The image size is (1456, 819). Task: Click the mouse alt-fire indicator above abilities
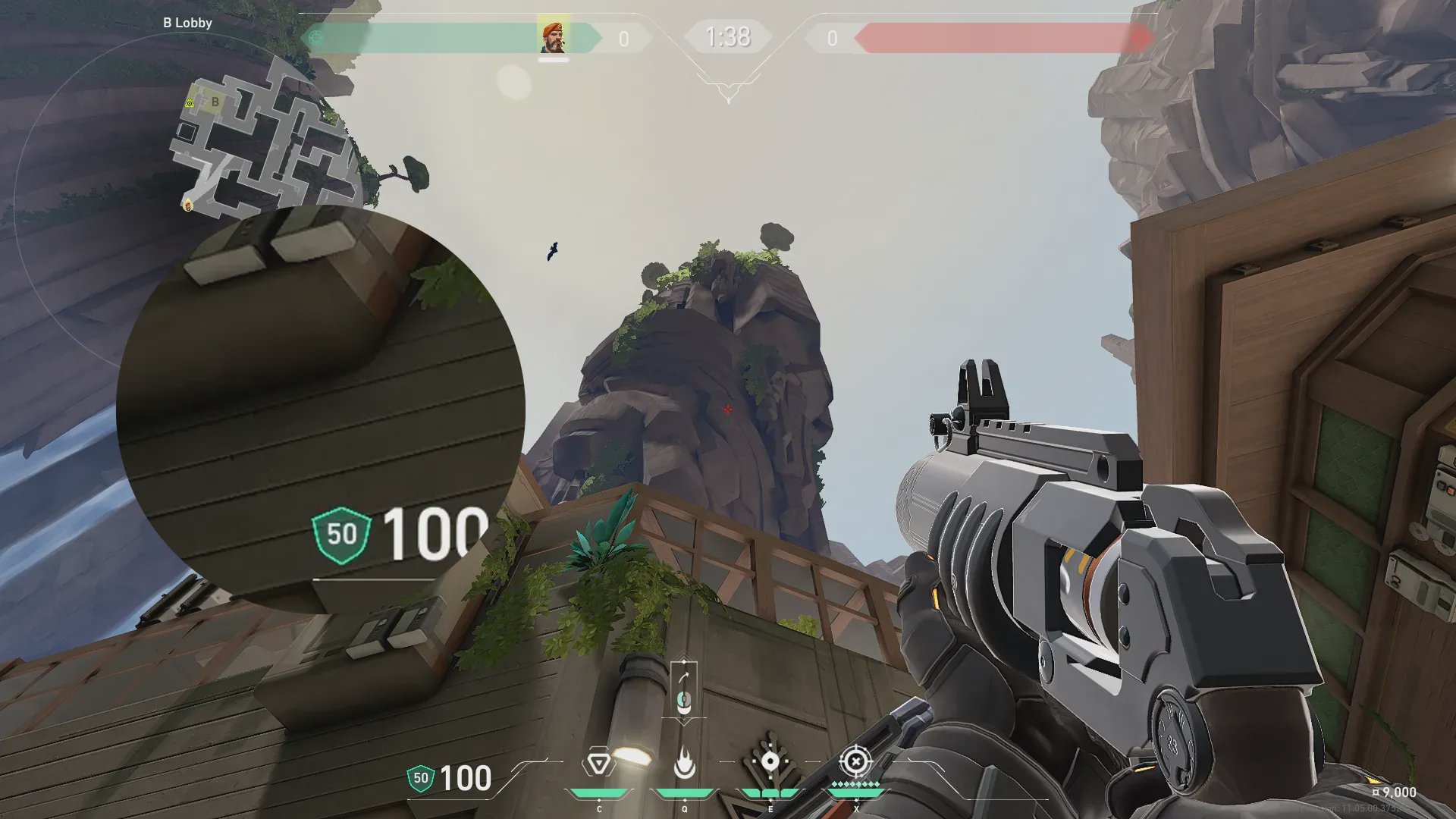(683, 700)
